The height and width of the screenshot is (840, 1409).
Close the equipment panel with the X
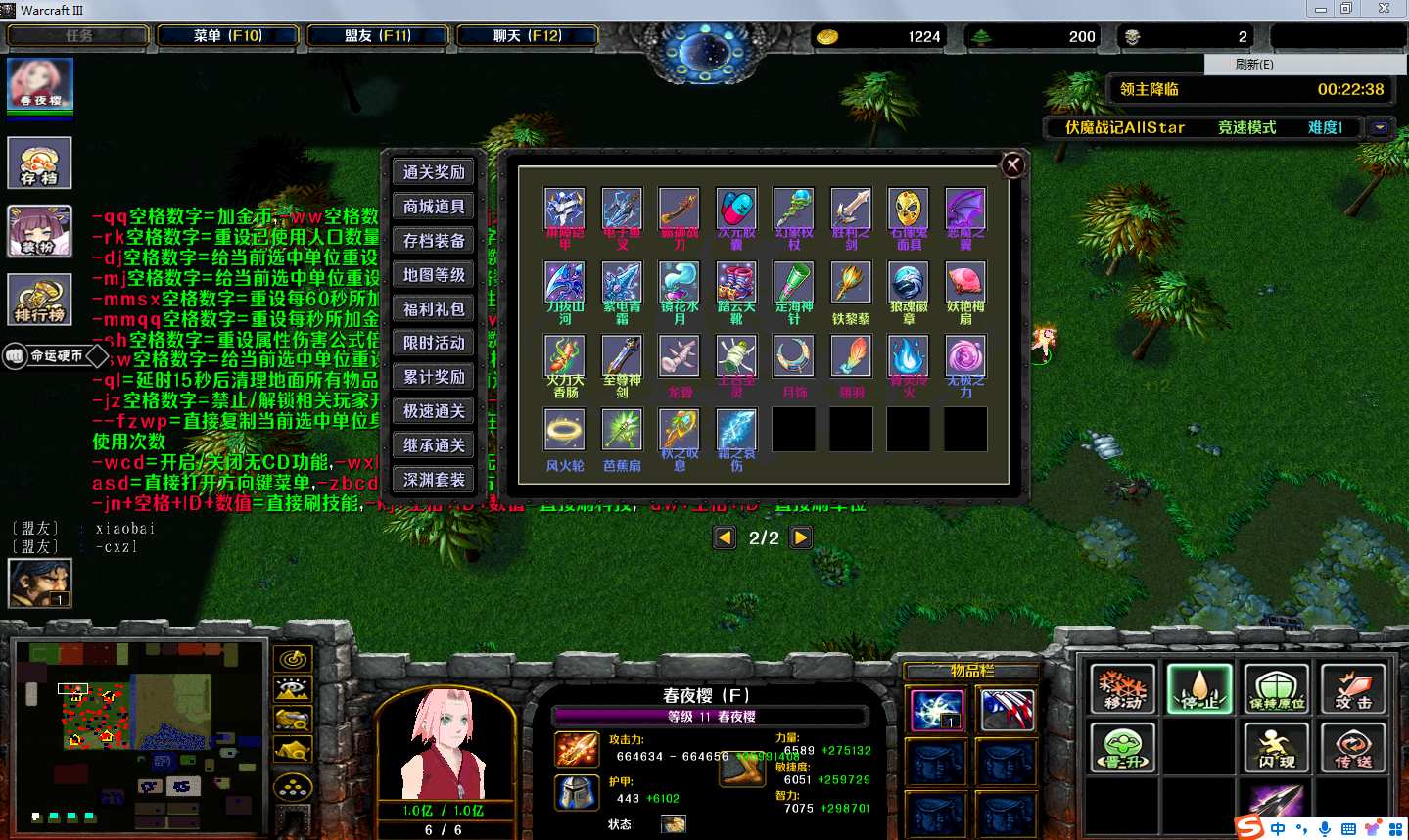point(1013,165)
